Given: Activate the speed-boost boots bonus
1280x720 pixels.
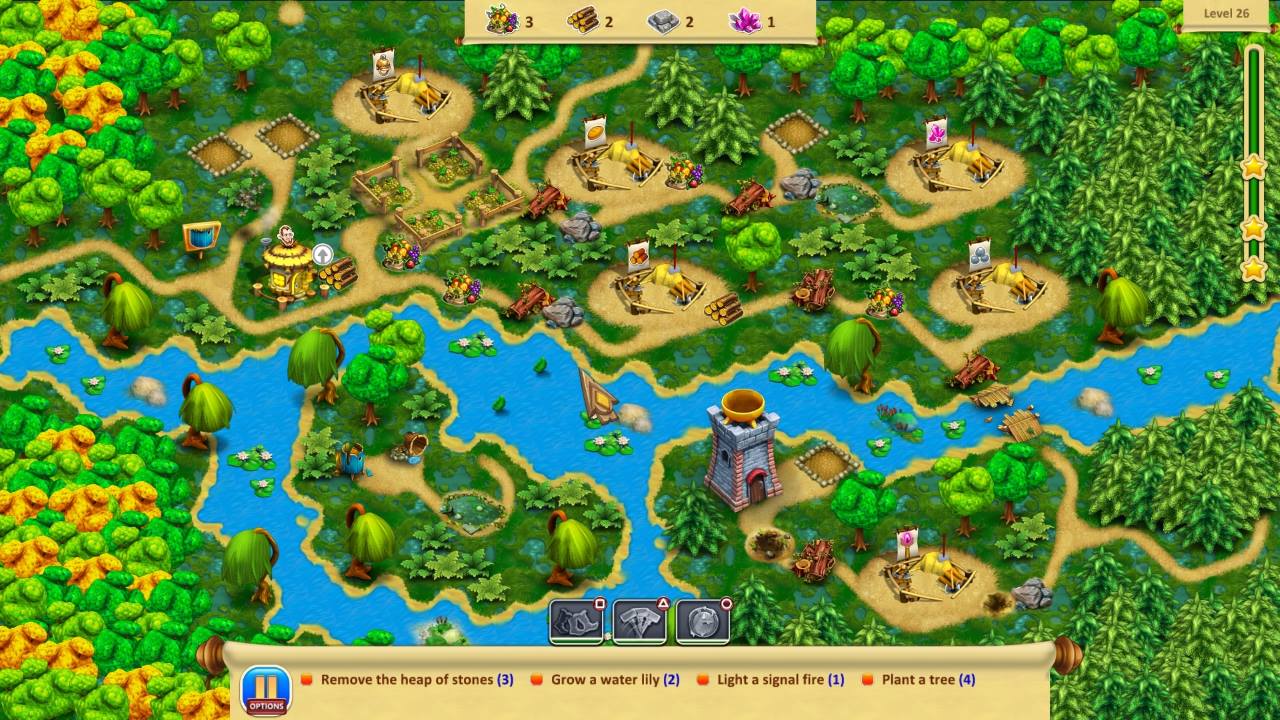Looking at the screenshot, I should point(575,620).
